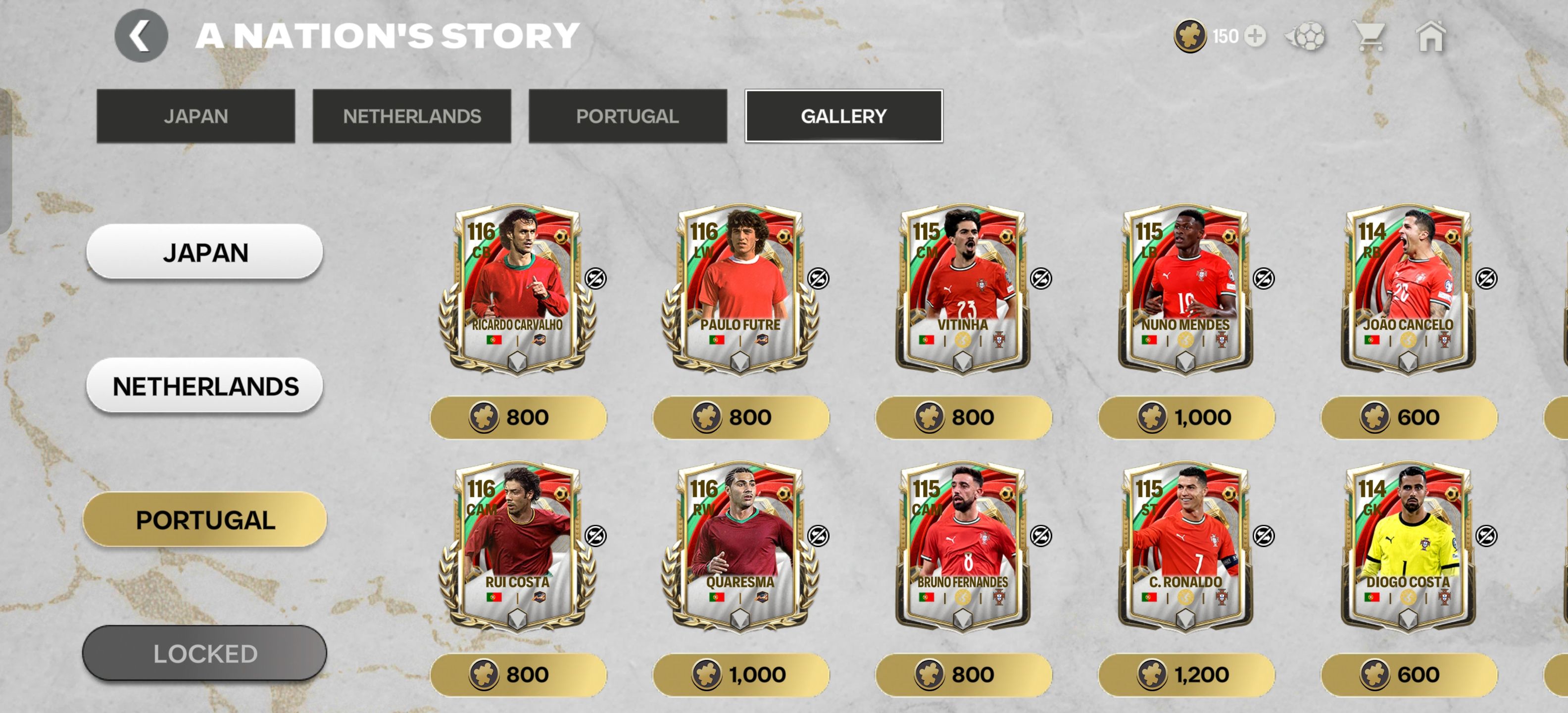Screen dimensions: 1568x713
Task: View the Paulo Futre player card
Action: coord(740,287)
